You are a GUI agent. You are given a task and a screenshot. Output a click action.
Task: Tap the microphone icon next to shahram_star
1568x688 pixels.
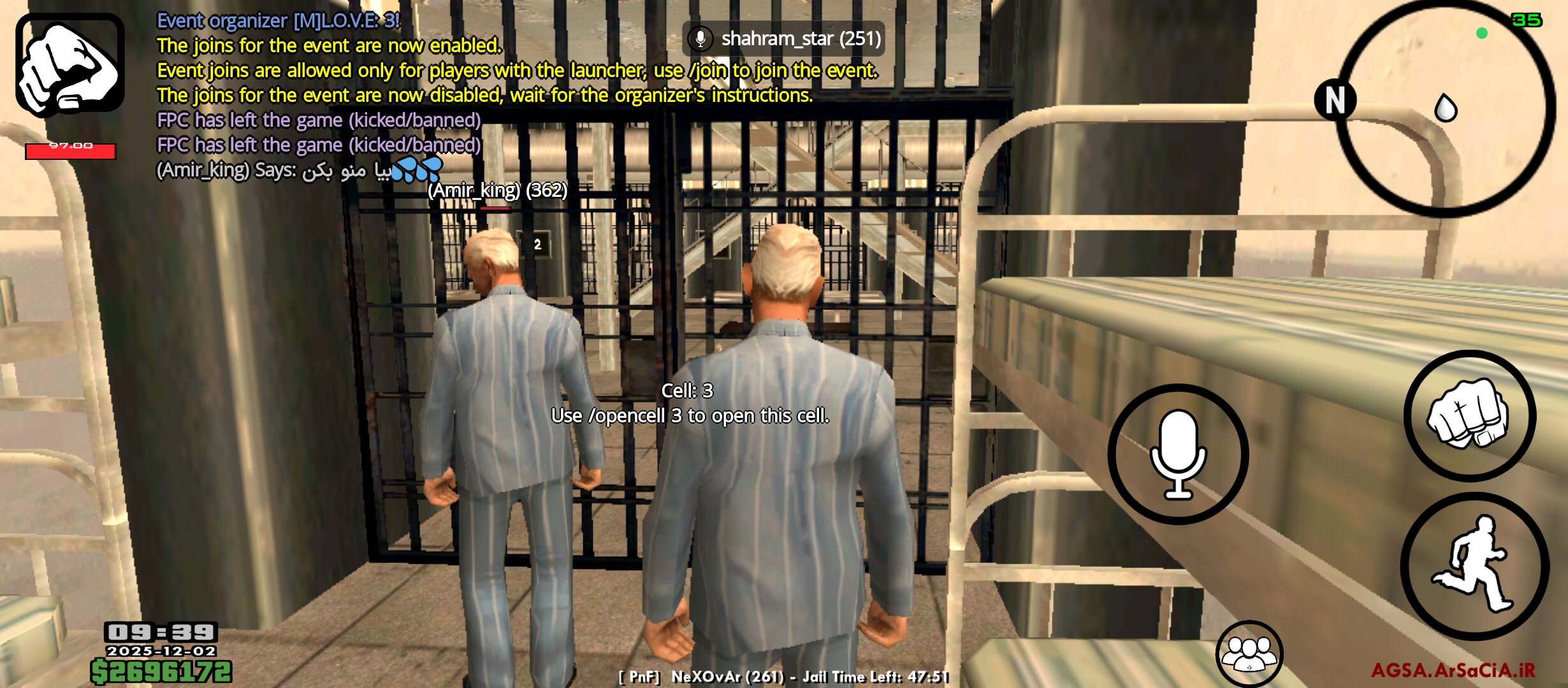[700, 38]
